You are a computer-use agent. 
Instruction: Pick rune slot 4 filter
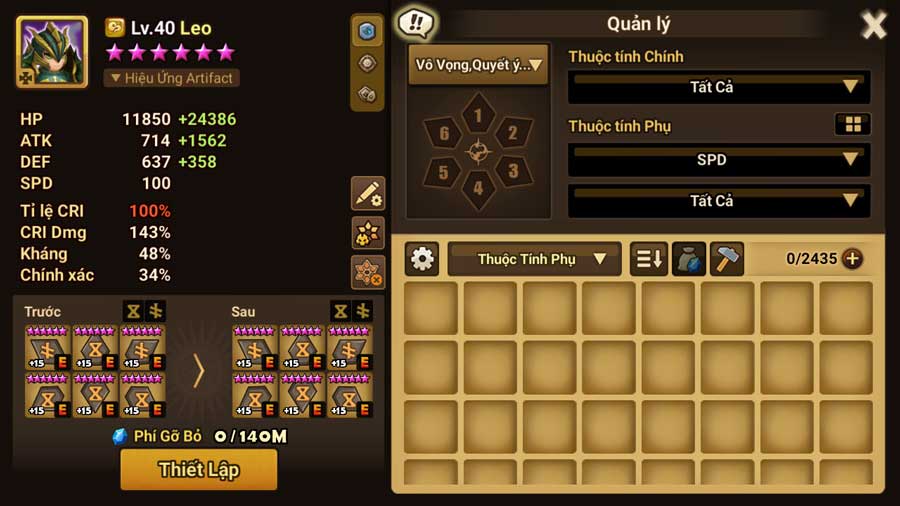tap(478, 188)
